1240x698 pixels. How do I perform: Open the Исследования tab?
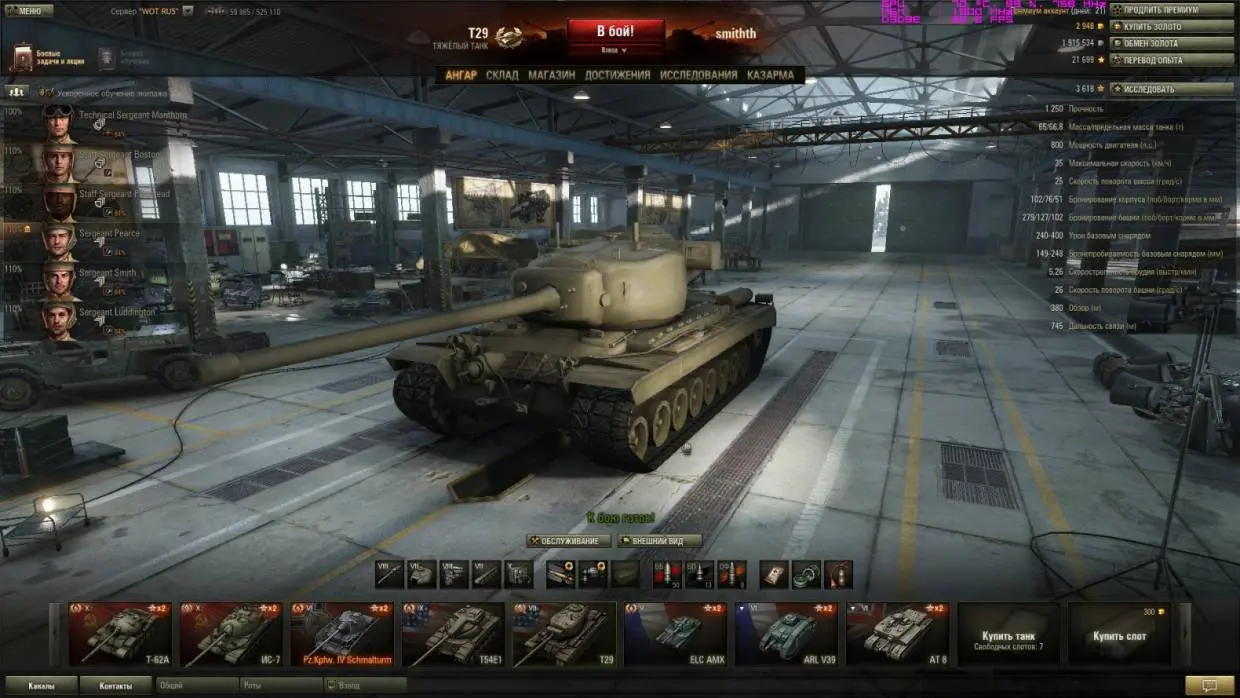(698, 75)
